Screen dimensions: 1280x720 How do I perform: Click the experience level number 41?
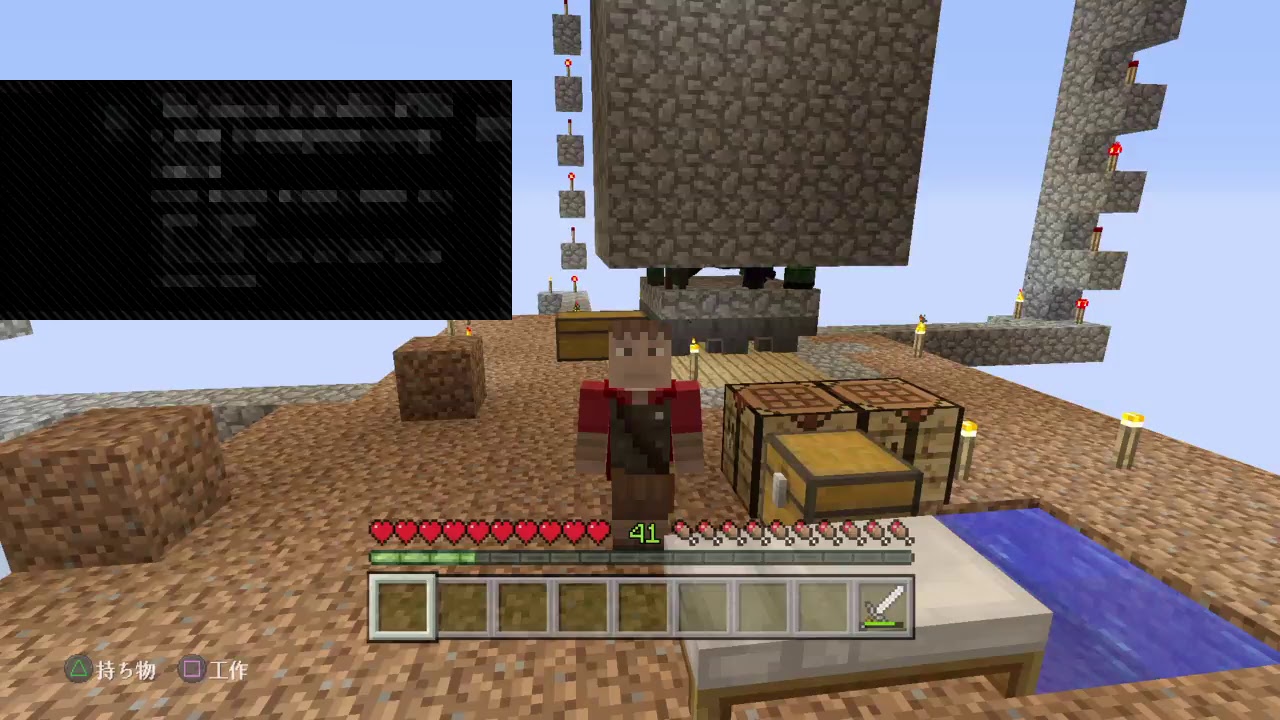point(644,534)
